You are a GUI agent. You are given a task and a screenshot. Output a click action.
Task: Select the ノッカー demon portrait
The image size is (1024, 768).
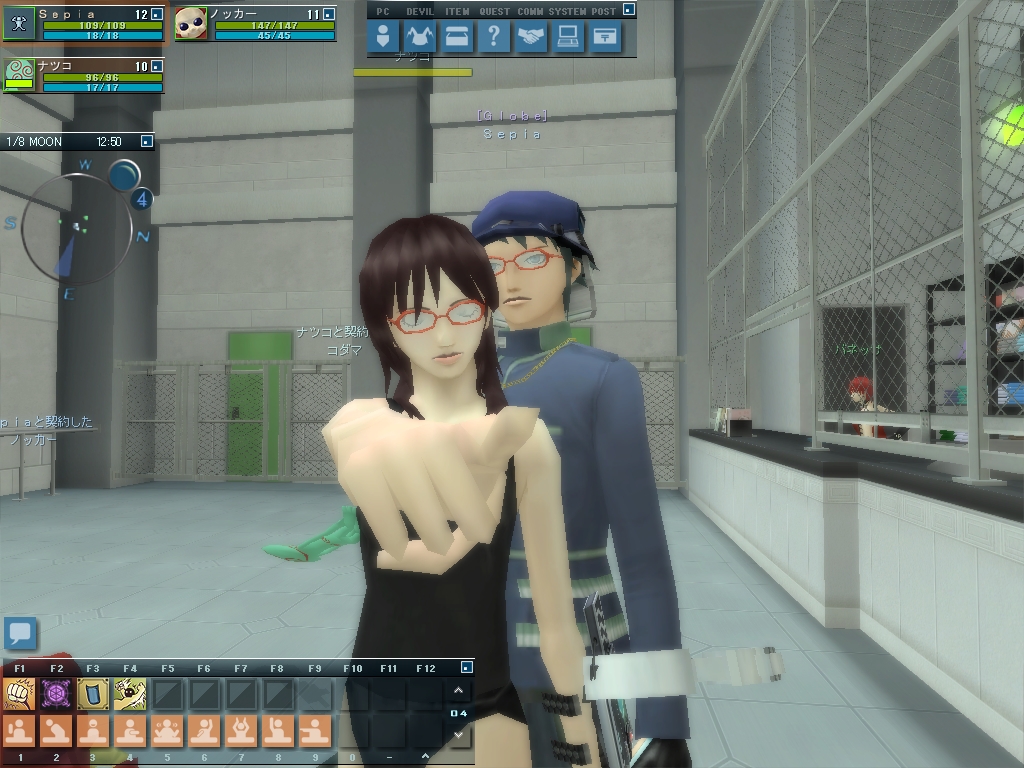[191, 24]
